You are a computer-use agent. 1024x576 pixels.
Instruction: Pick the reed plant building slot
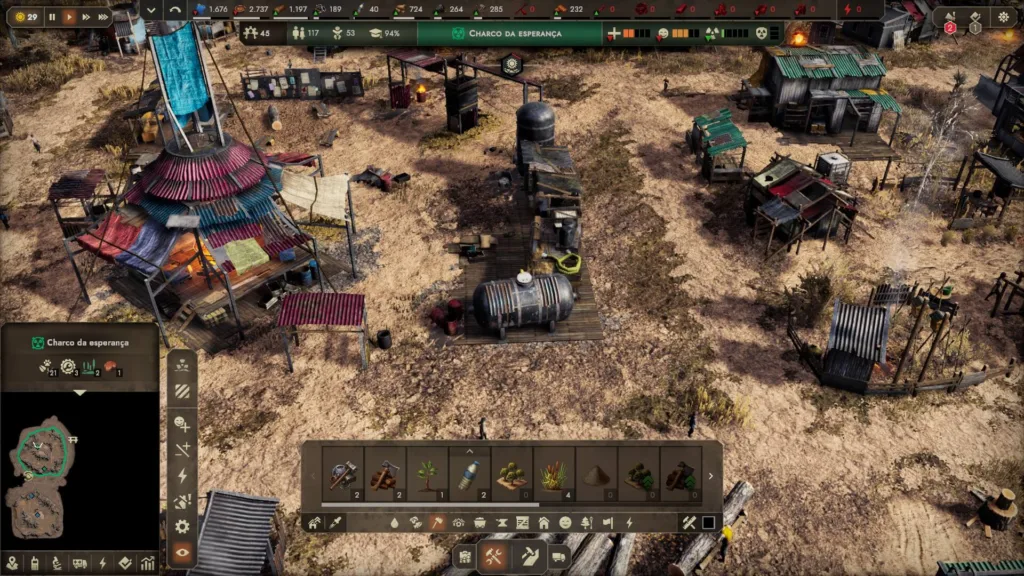554,474
